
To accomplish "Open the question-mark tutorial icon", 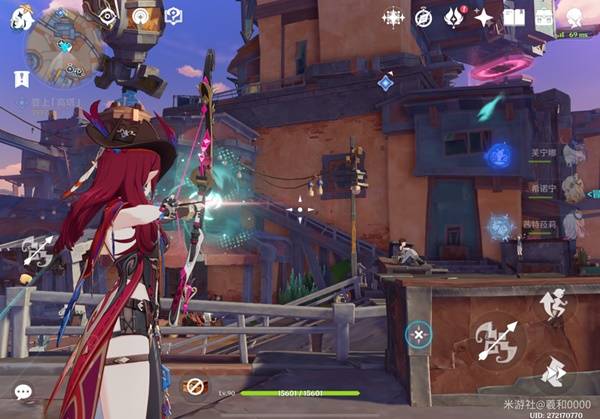I will tap(173, 16).
